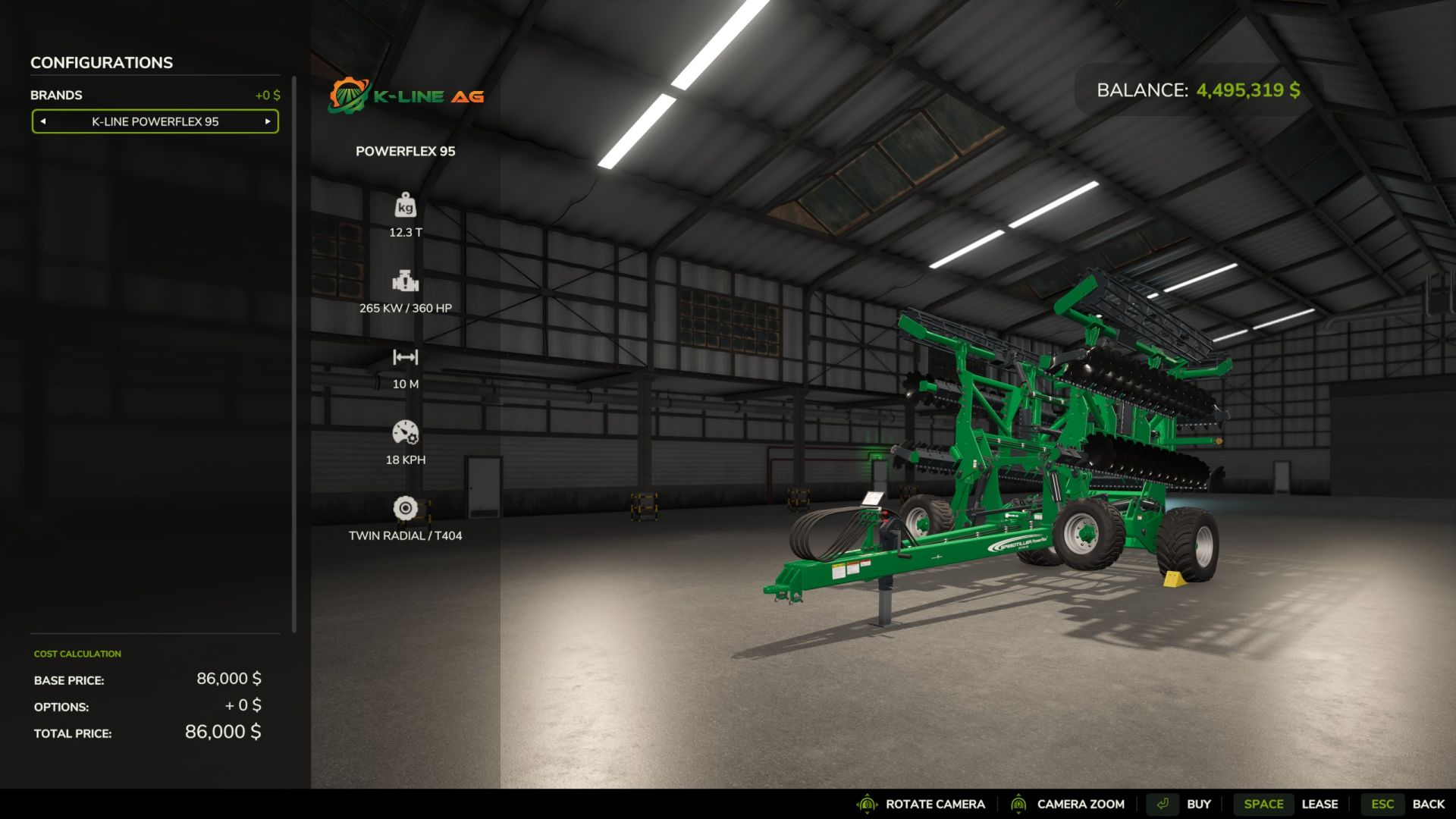Select the engine power icon above 265 KW
Image resolution: width=1456 pixels, height=819 pixels.
[x=406, y=281]
